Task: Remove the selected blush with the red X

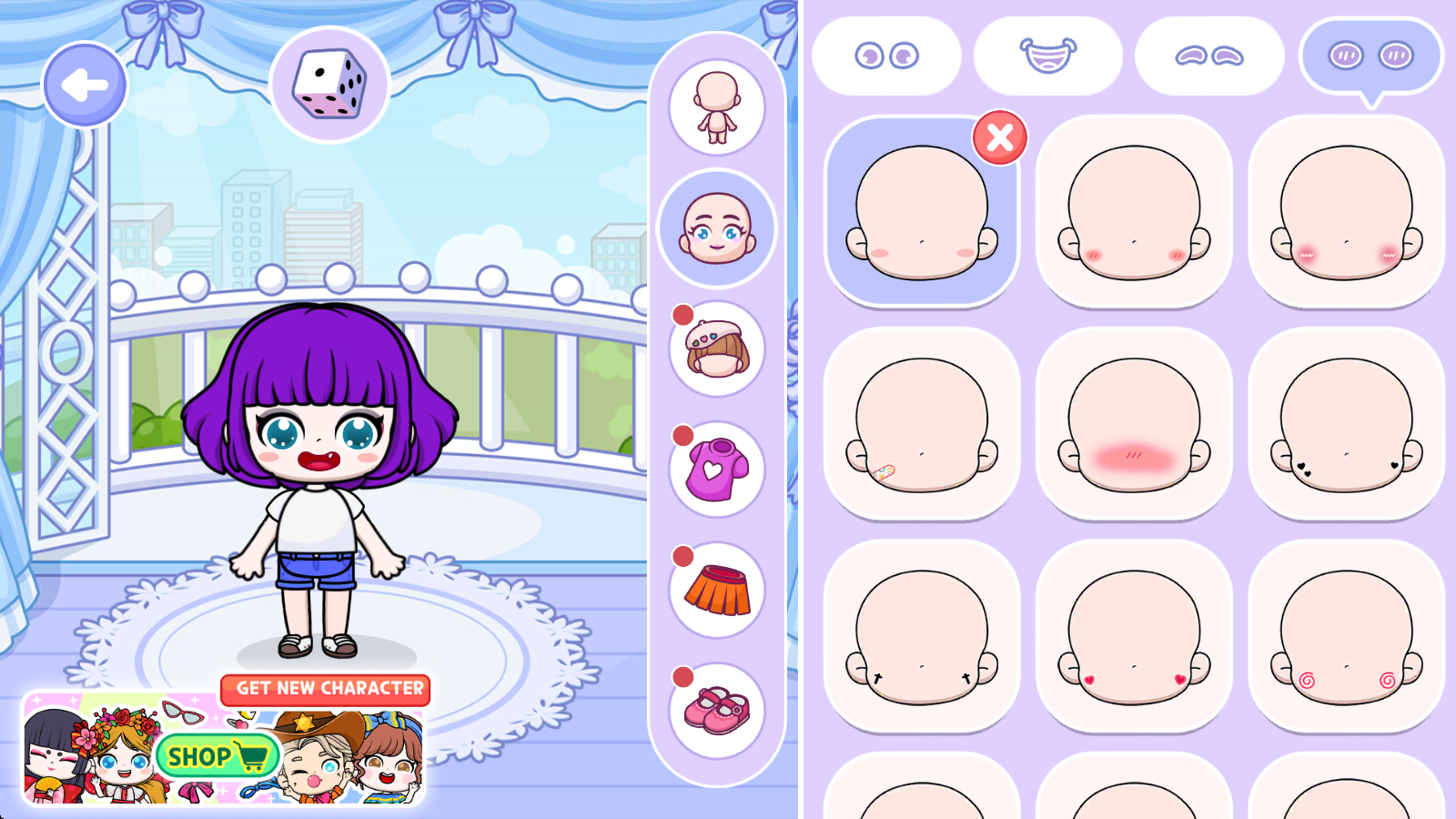Action: pos(999,138)
